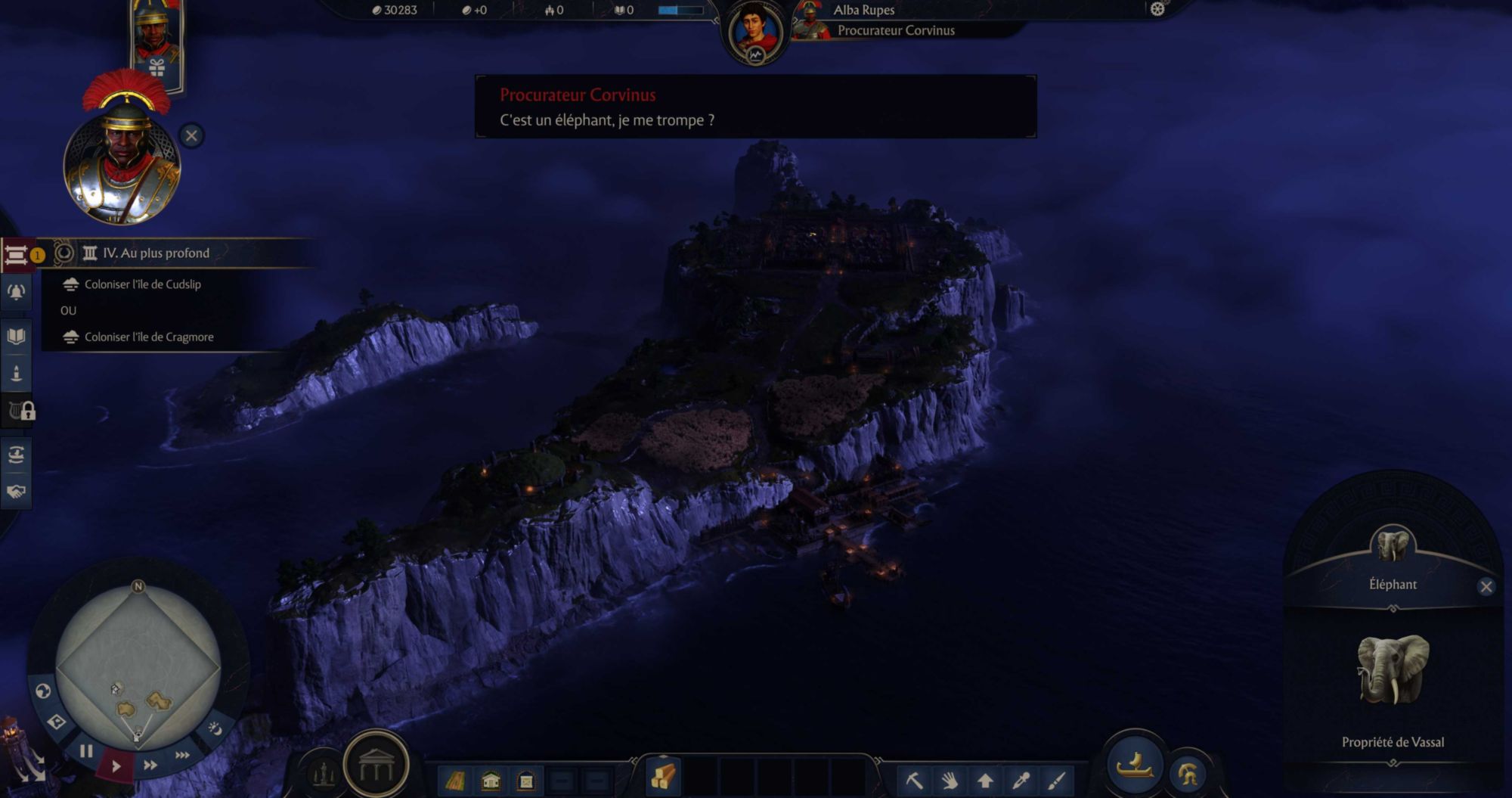This screenshot has height=798, width=1512.
Task: Open the ship menu button
Action: click(x=1134, y=765)
